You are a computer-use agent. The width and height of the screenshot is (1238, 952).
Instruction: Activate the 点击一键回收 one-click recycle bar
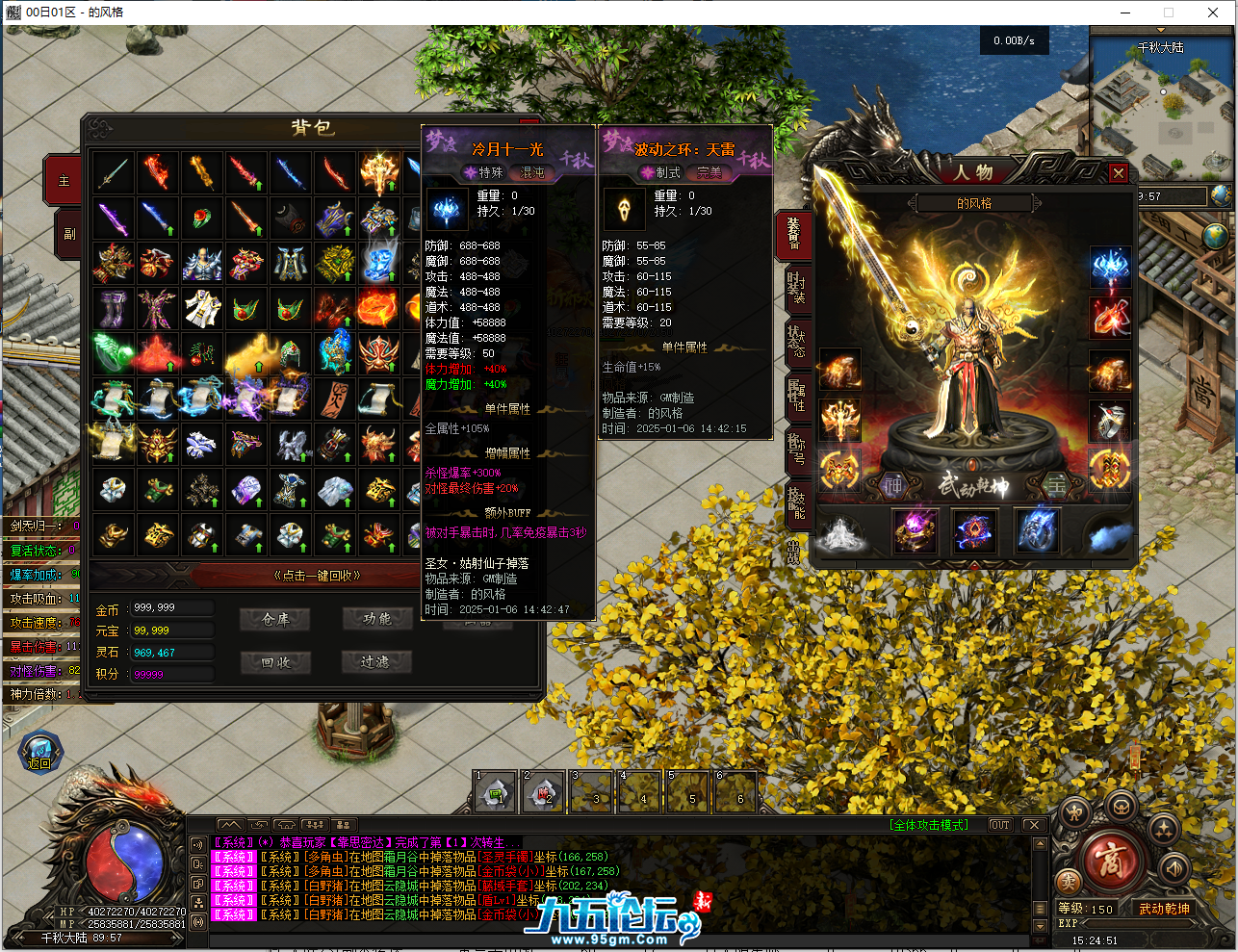318,576
